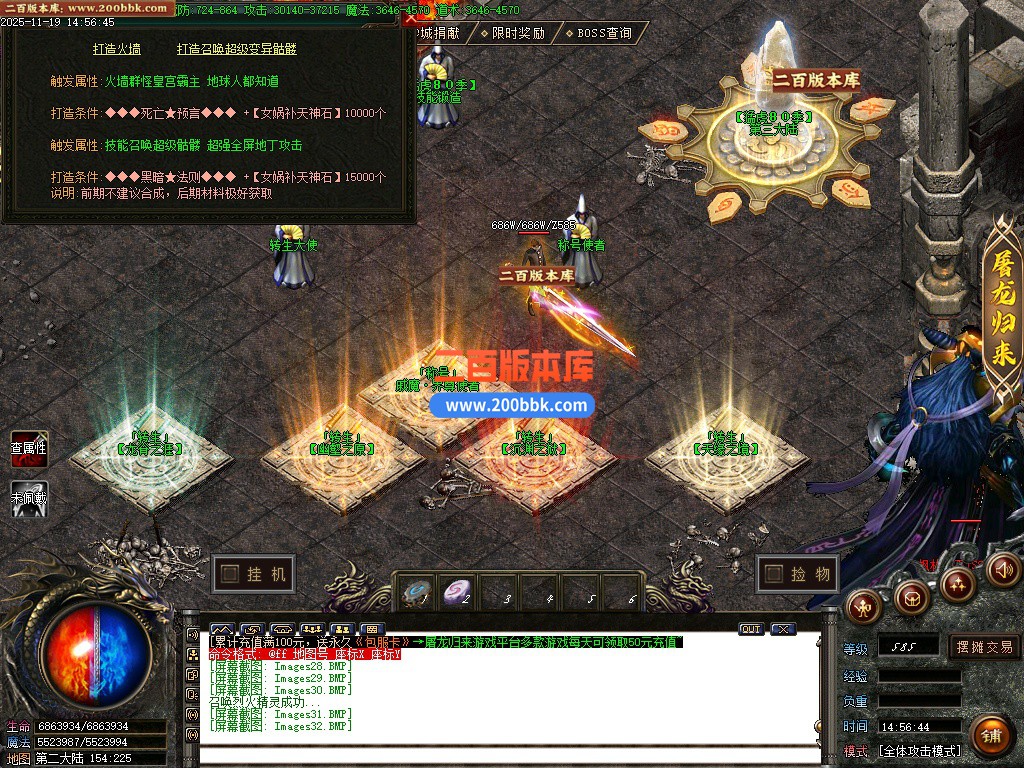
Task: Choose the 打造召唤超级变异骷髅 link
Action: pos(237,49)
